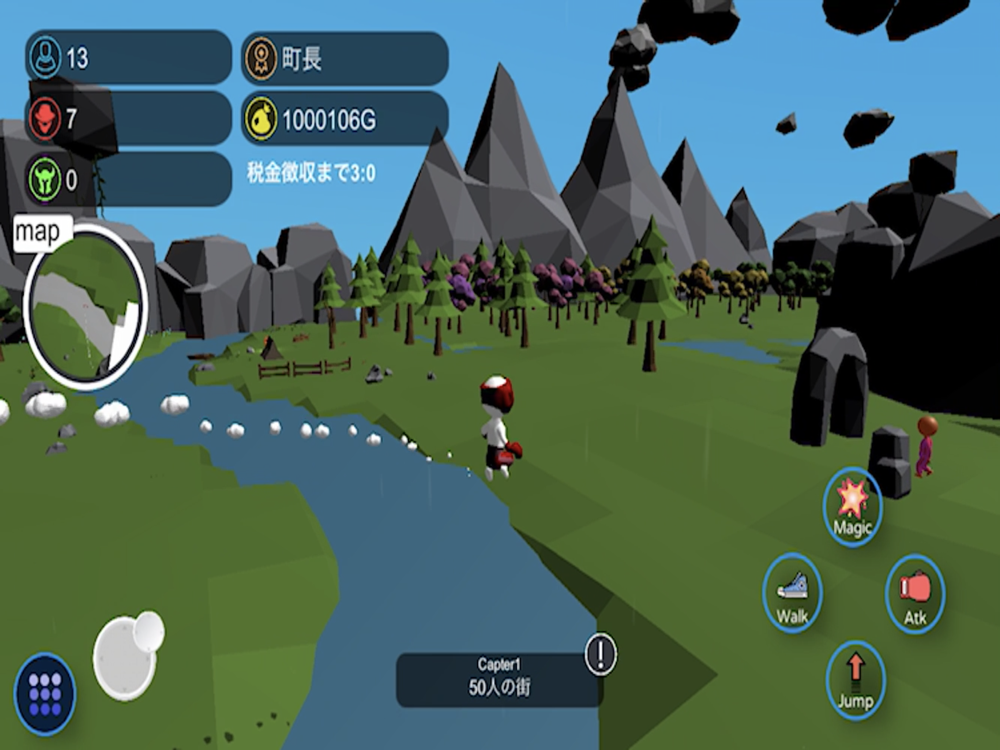
Task: Cast Magic with the explosion button
Action: pos(853,506)
